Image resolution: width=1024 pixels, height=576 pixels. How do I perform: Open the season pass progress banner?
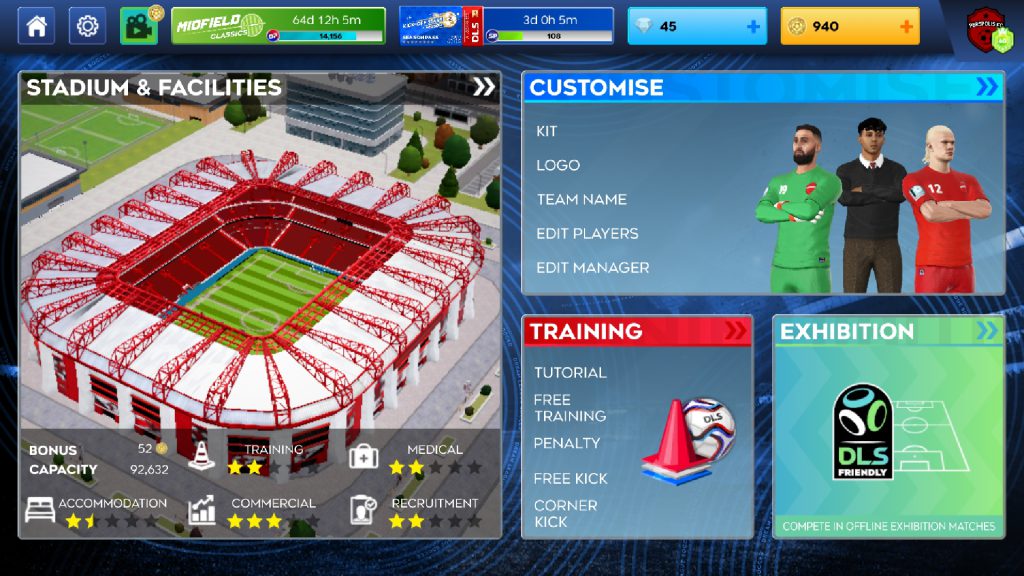click(x=506, y=26)
